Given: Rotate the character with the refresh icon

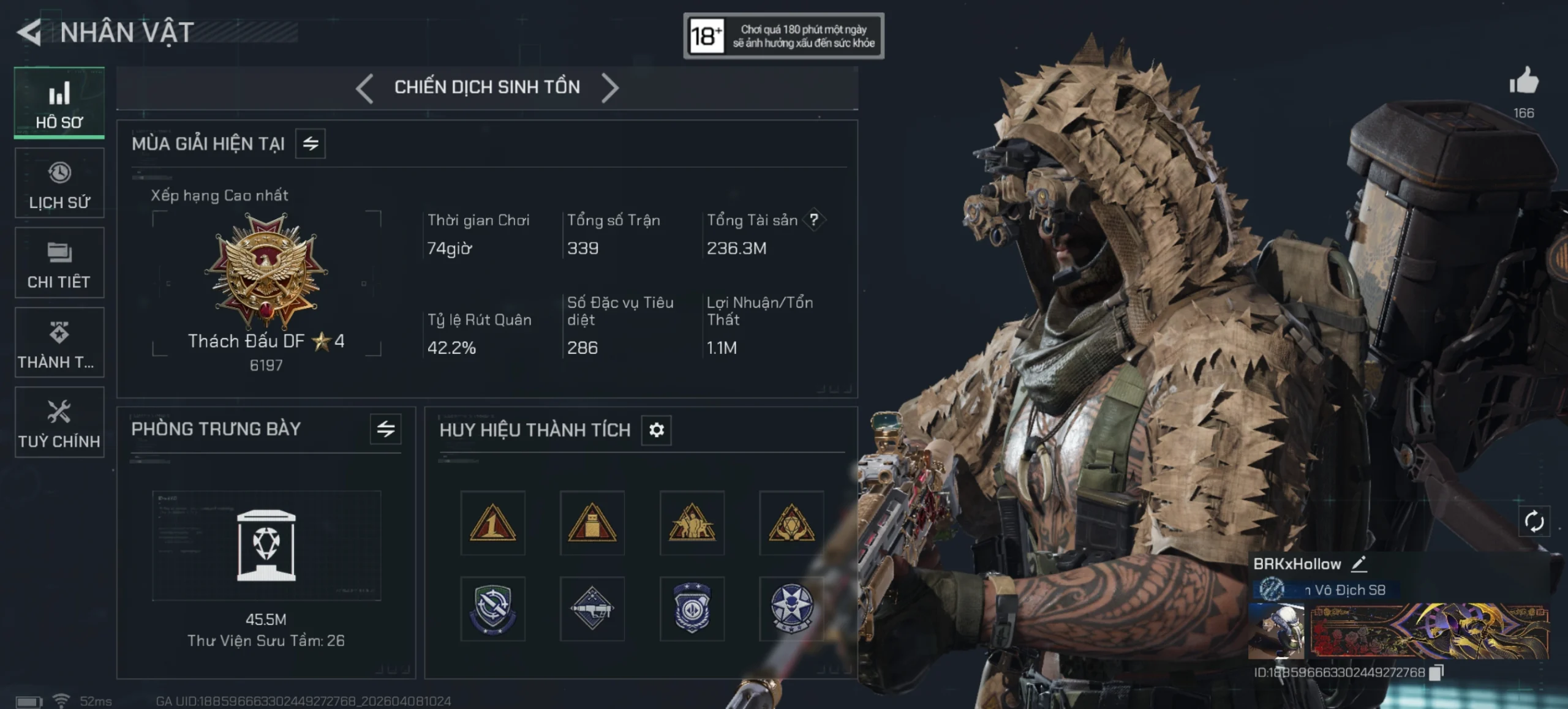Looking at the screenshot, I should pos(1534,522).
